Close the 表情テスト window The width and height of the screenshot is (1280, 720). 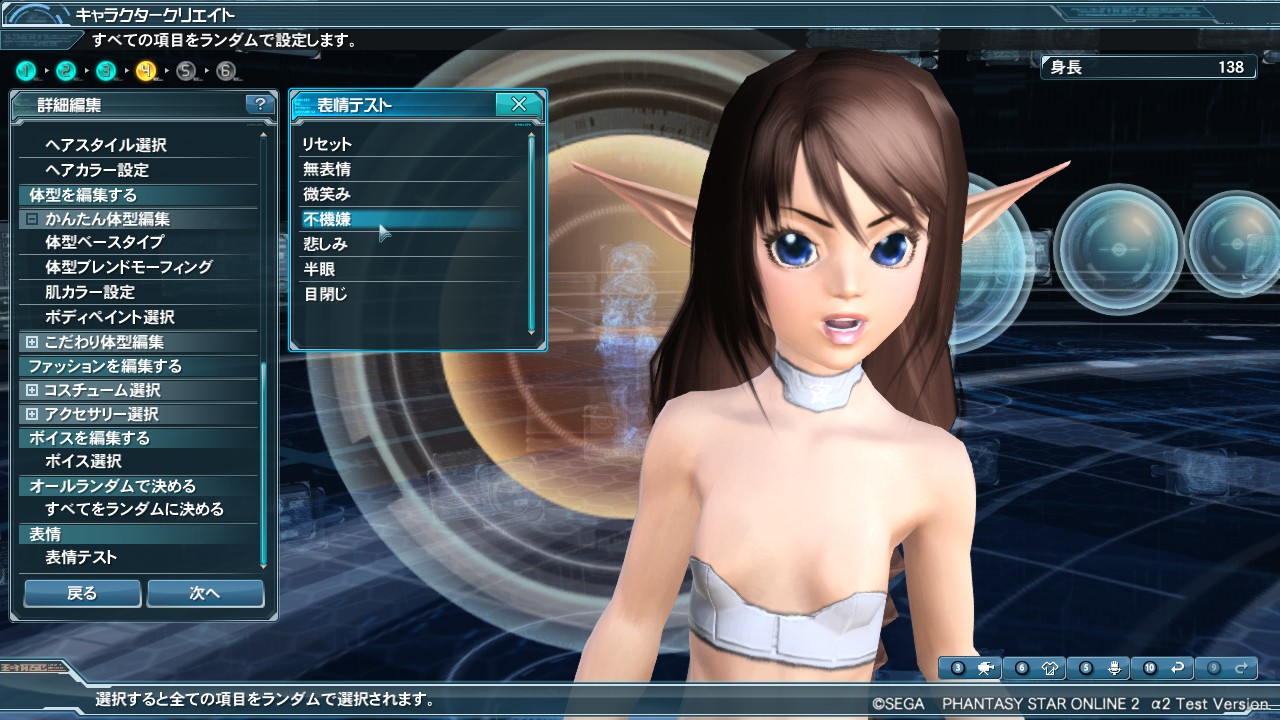pyautogui.click(x=519, y=104)
